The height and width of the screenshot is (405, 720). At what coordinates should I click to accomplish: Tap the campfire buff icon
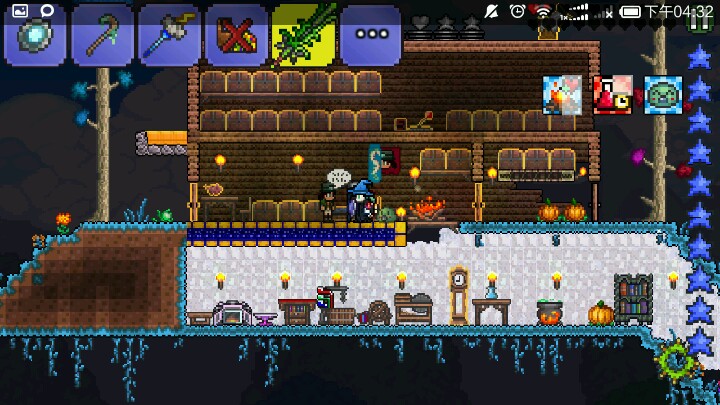coord(562,94)
